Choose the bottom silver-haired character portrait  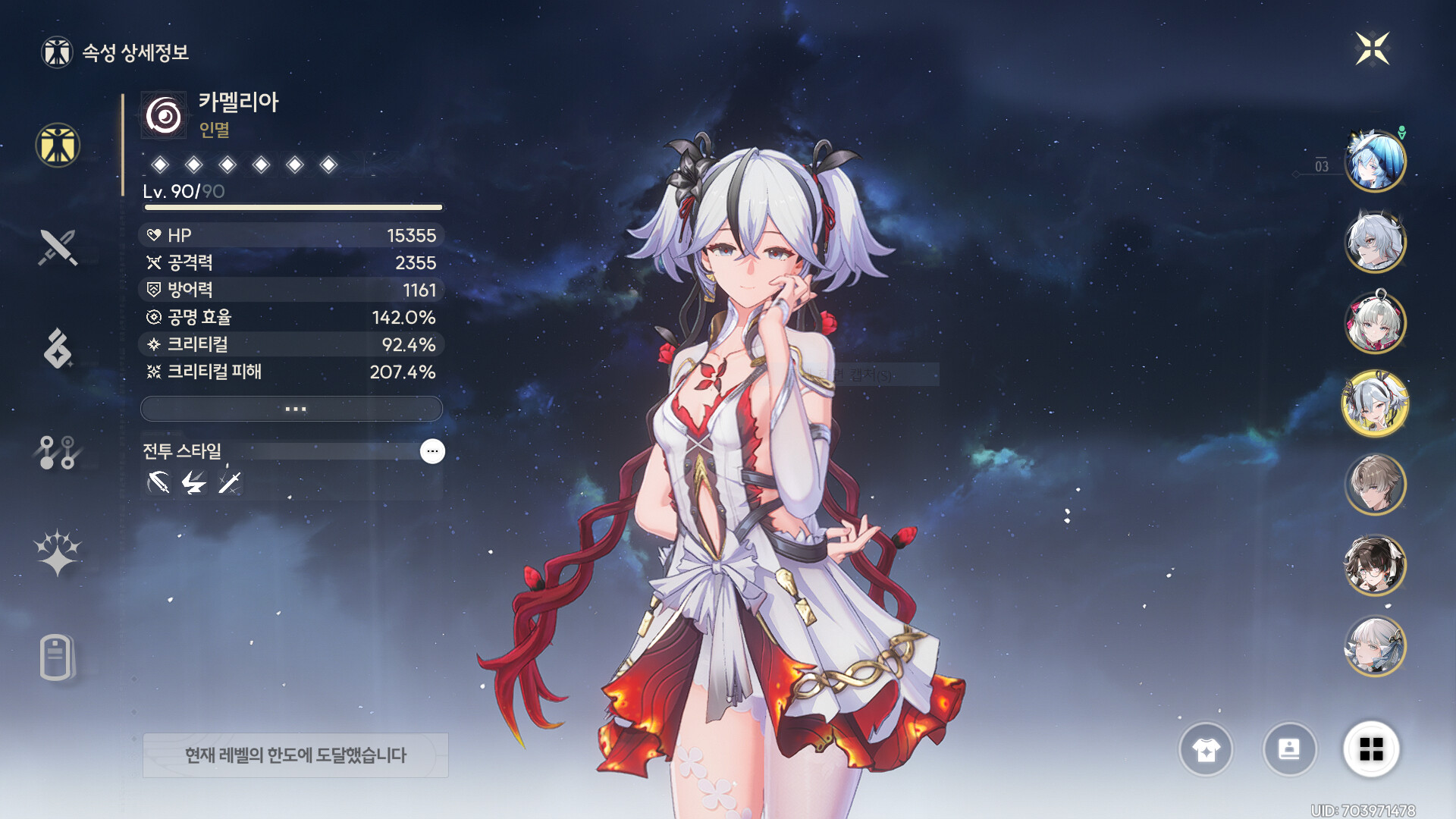click(x=1374, y=646)
